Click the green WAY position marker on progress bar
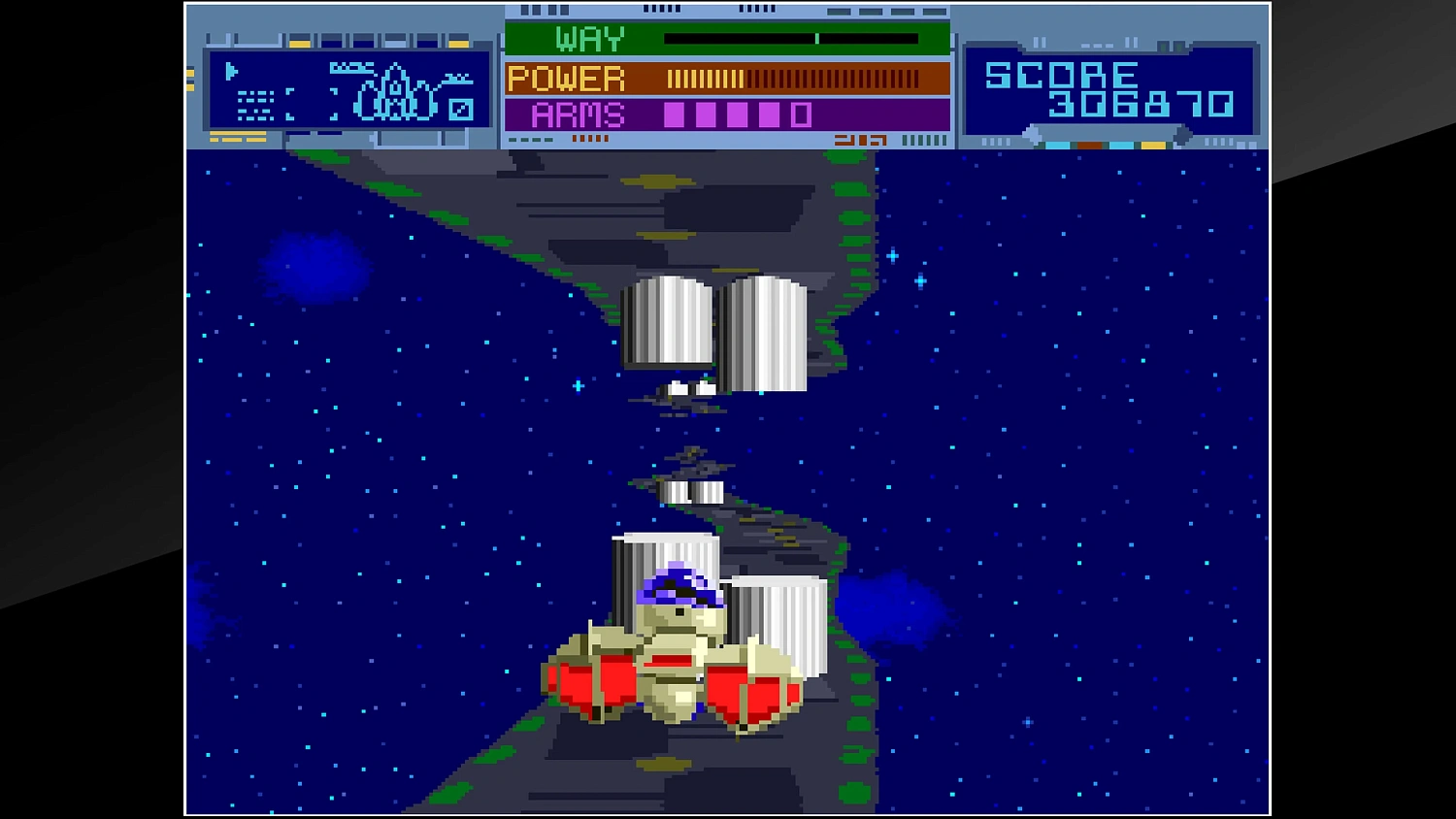 click(x=818, y=40)
